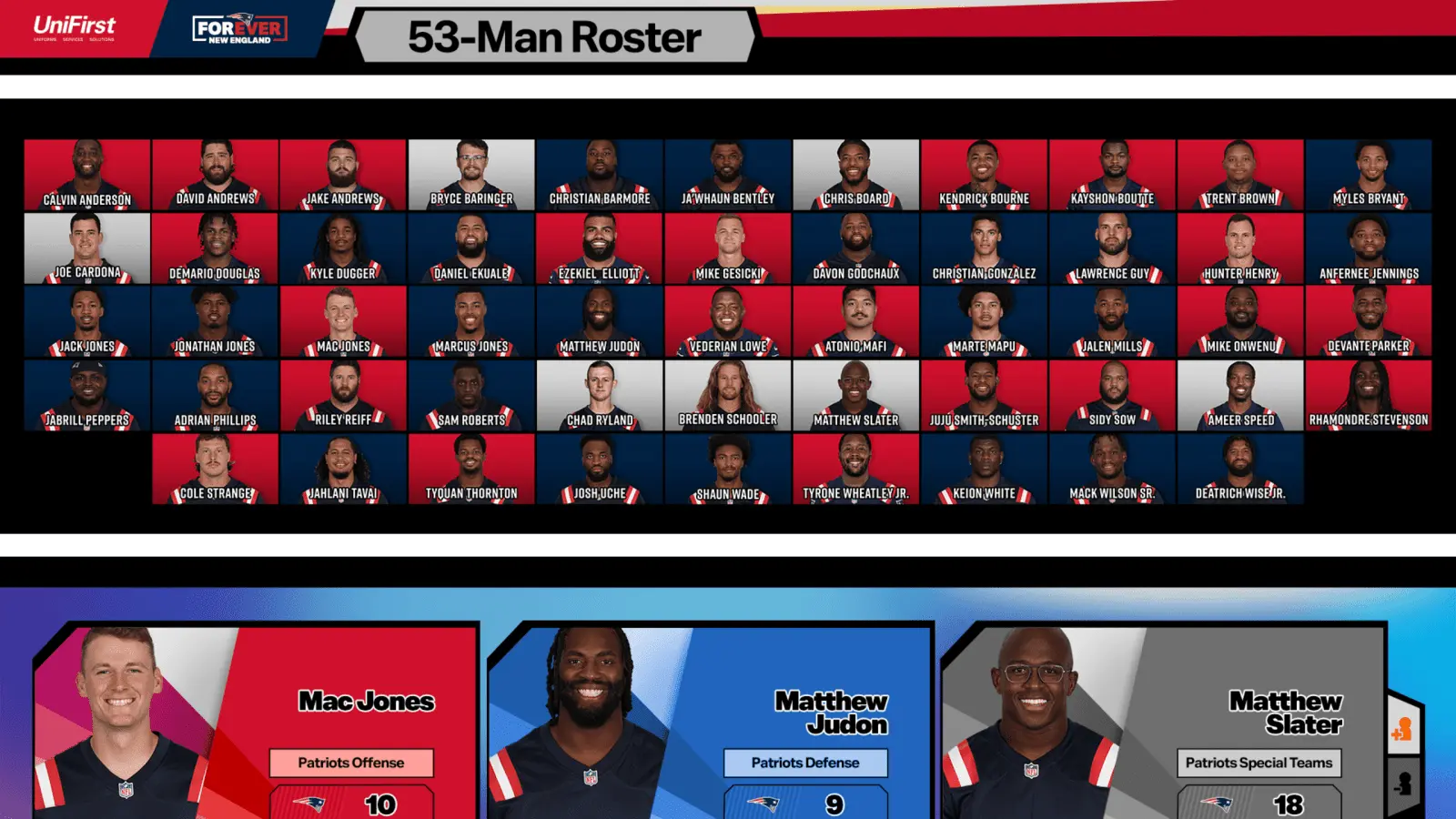The width and height of the screenshot is (1456, 819).
Task: Select Calvin Anderson's roster tile
Action: pos(87,175)
